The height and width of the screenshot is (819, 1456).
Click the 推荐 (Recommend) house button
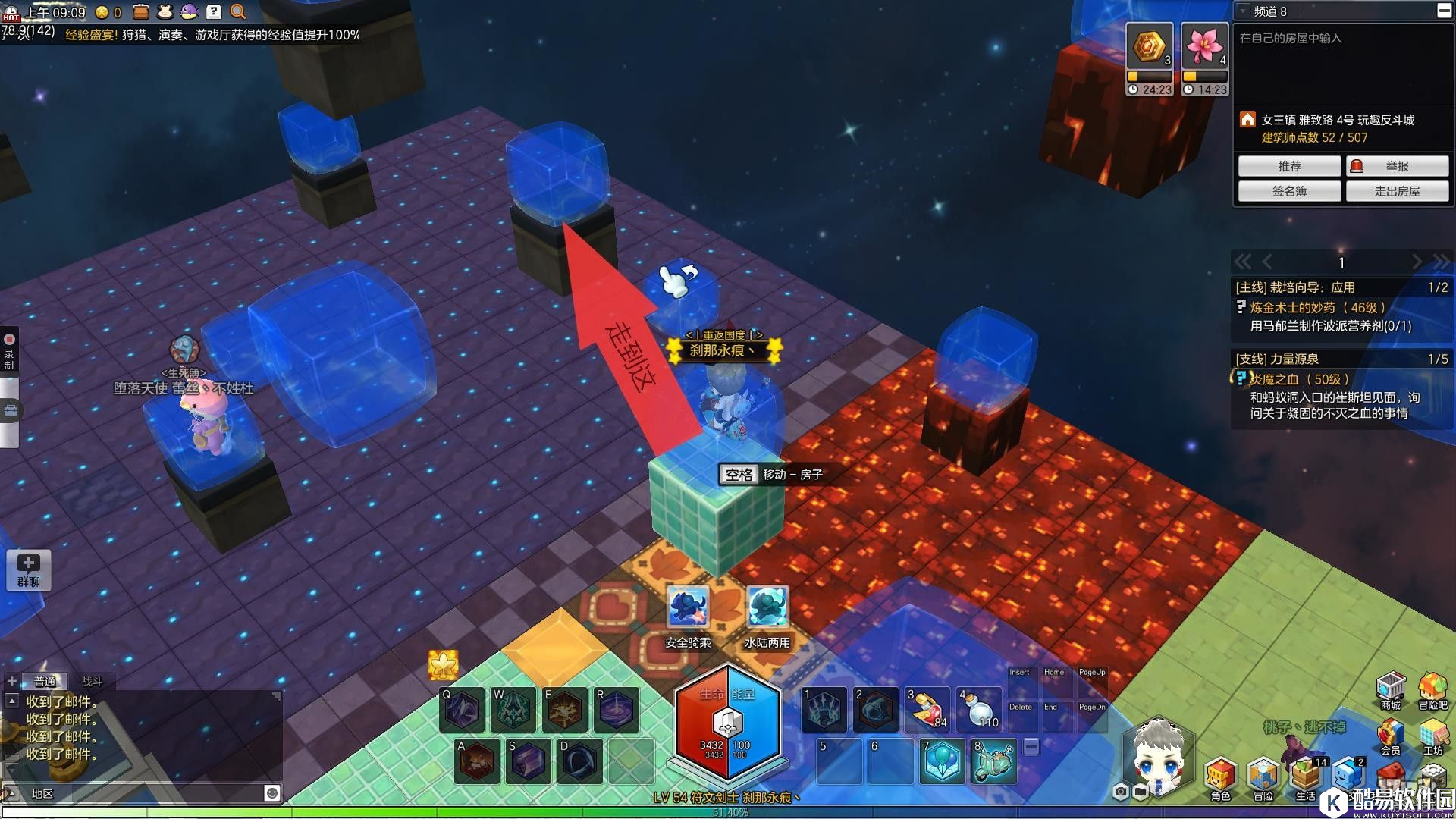coord(1289,166)
